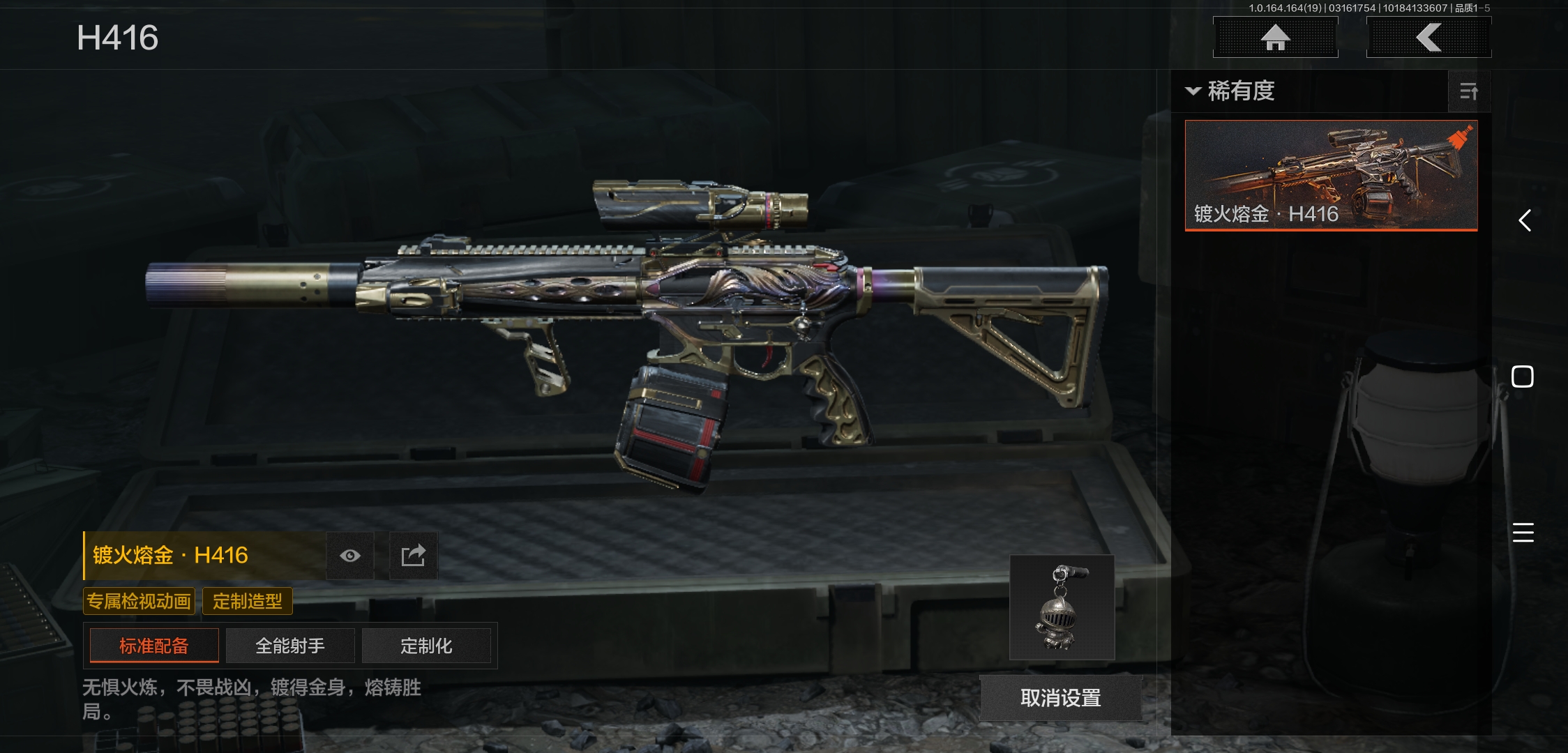Click the 取消设置 button
Image resolution: width=1568 pixels, height=753 pixels.
1060,698
